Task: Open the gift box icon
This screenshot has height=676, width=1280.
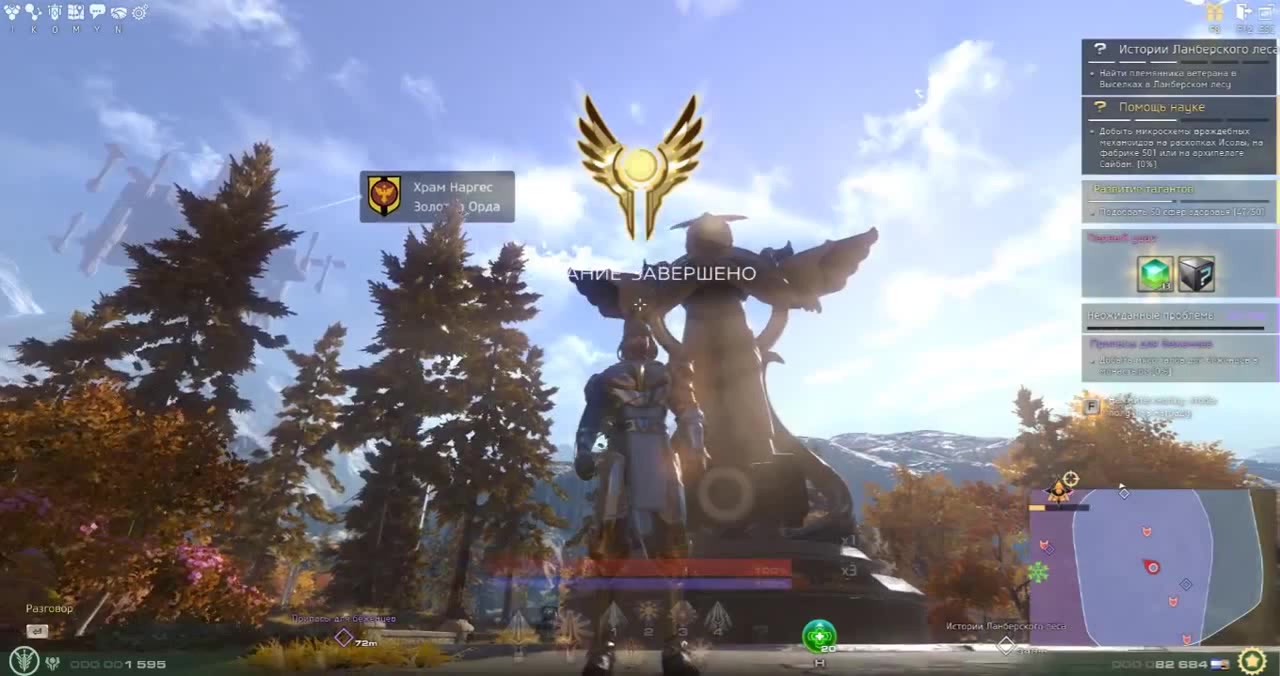Action: click(1215, 12)
